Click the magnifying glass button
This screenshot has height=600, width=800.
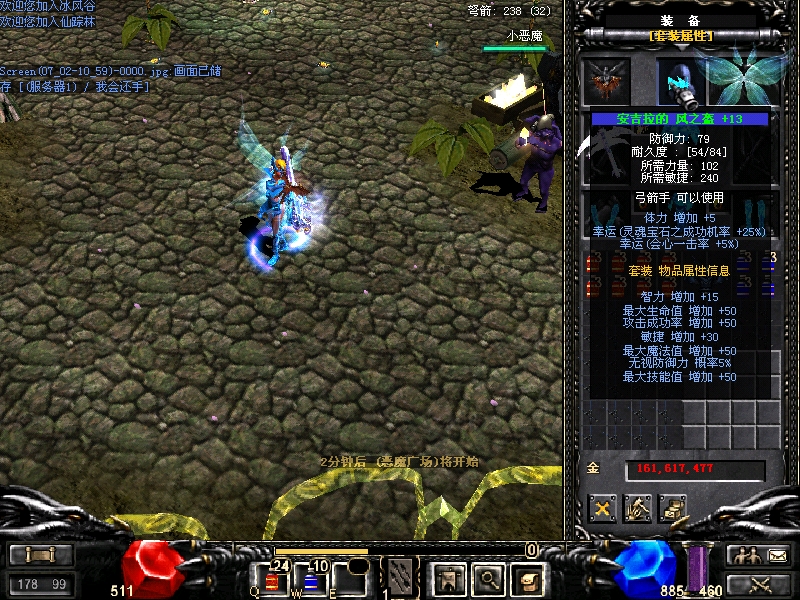(x=487, y=578)
